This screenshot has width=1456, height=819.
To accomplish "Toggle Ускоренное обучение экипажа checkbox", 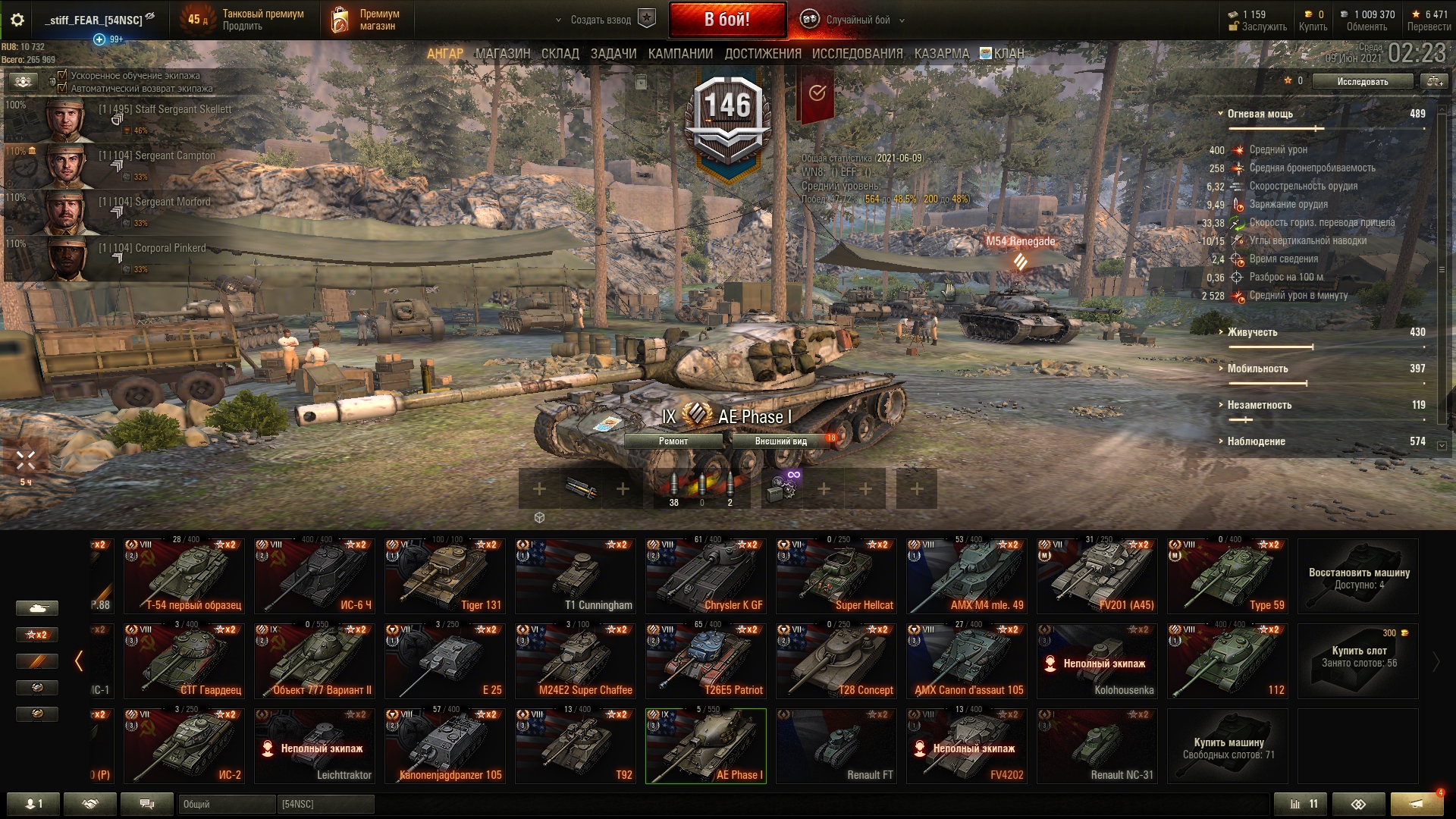I will (x=63, y=76).
